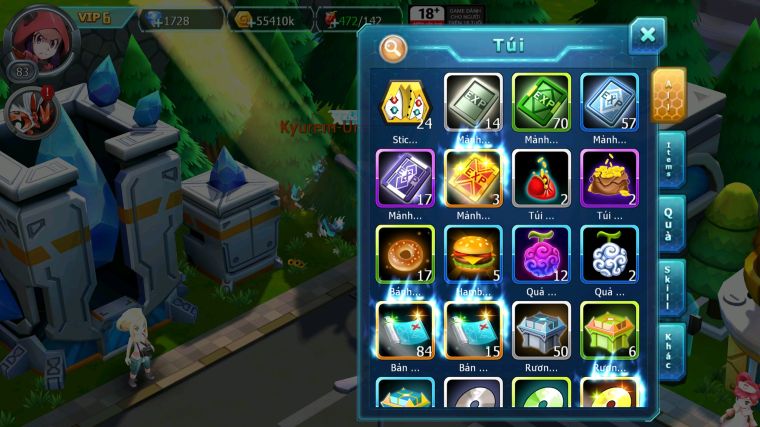Select the purple shard item with 17
The height and width of the screenshot is (427, 760).
click(405, 178)
